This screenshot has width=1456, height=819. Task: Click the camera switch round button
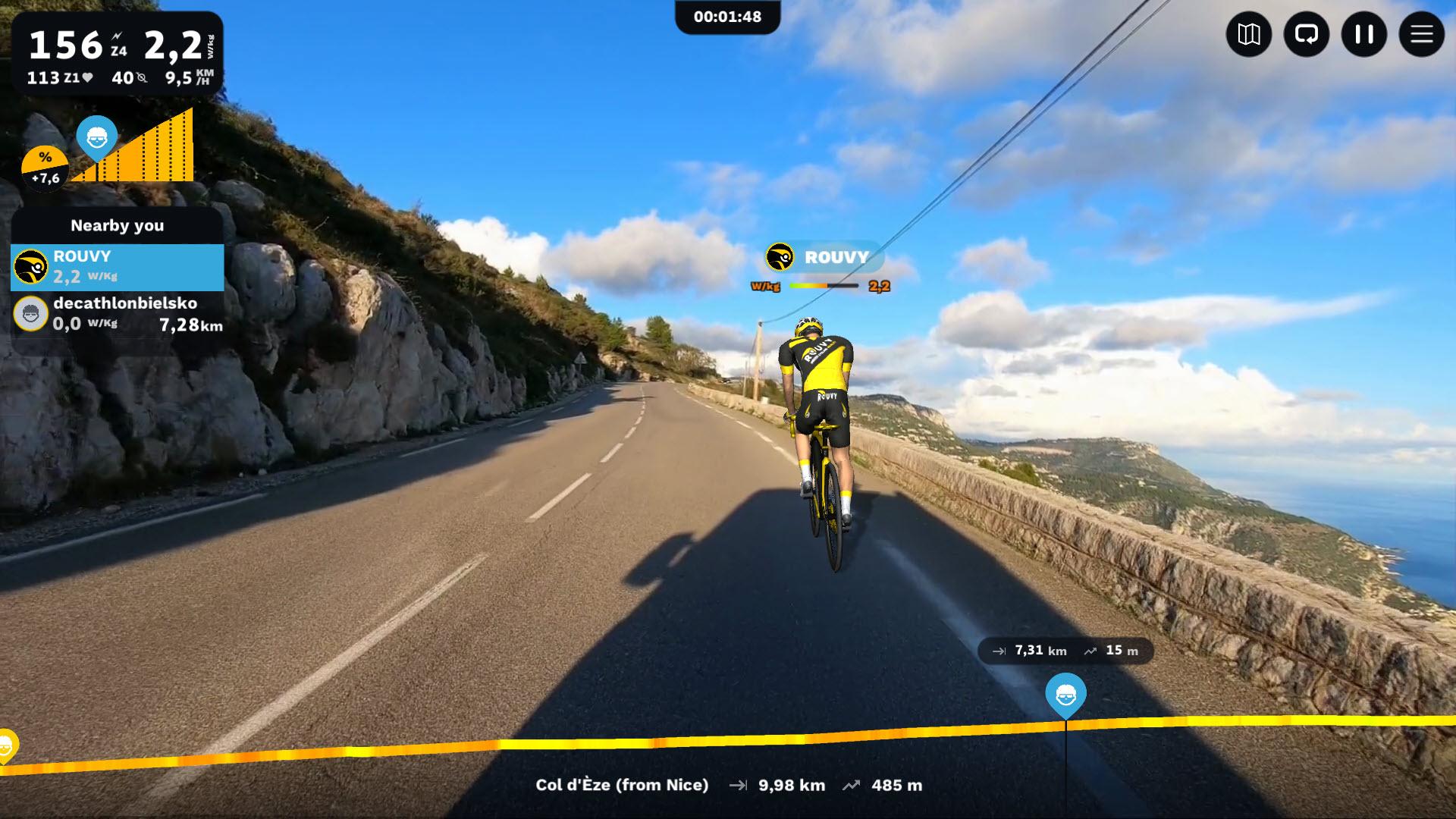1306,34
